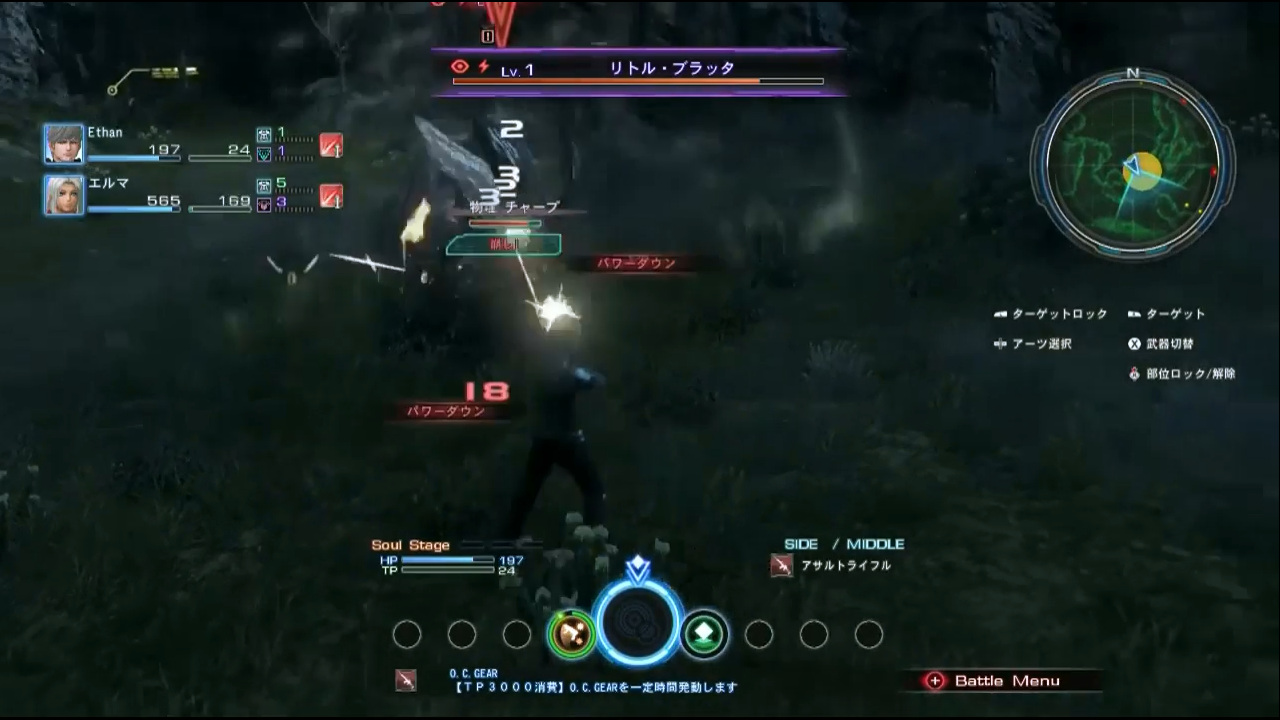Select Ethan's party portrait

[64, 144]
